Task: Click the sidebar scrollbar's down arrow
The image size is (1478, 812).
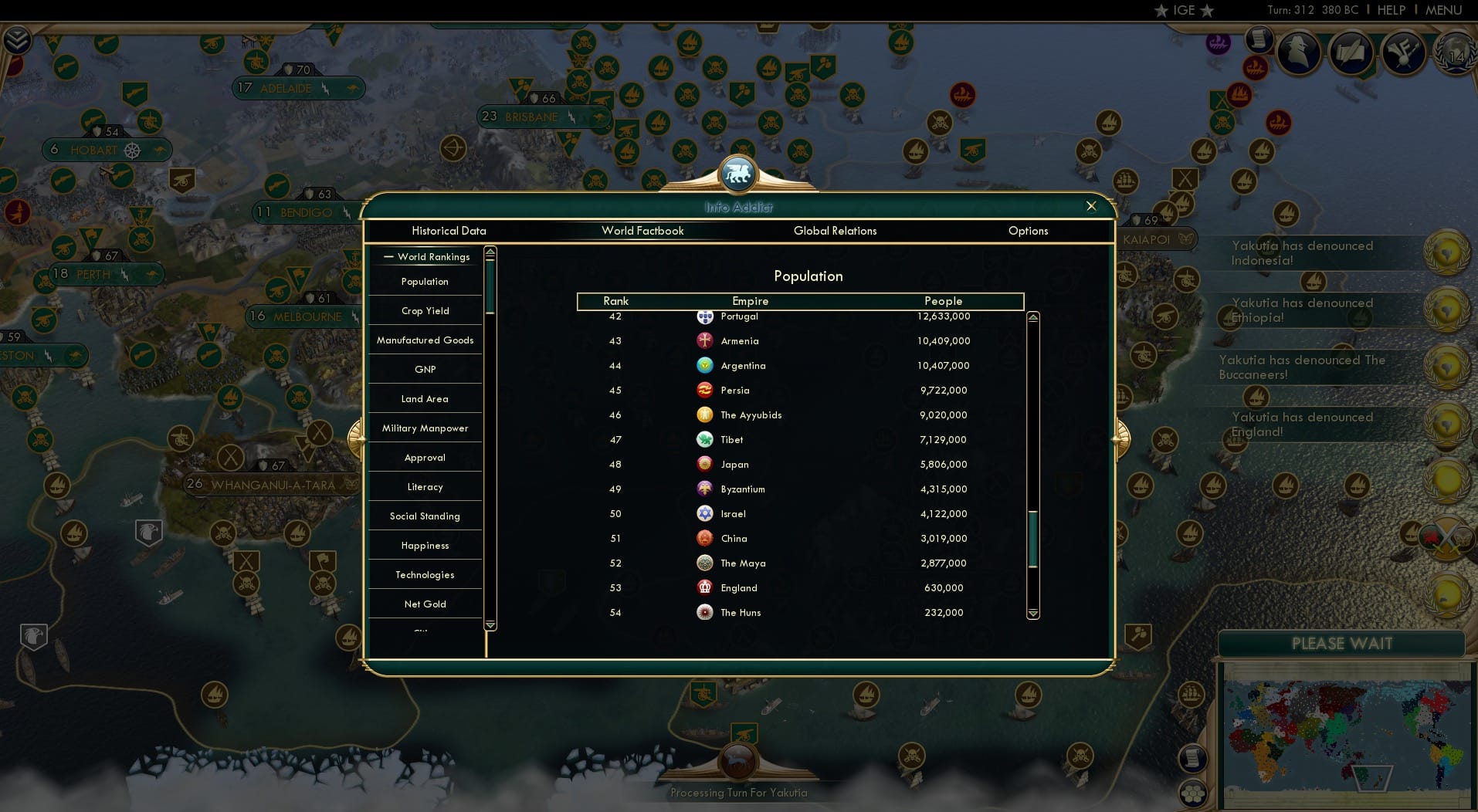Action: [x=489, y=625]
